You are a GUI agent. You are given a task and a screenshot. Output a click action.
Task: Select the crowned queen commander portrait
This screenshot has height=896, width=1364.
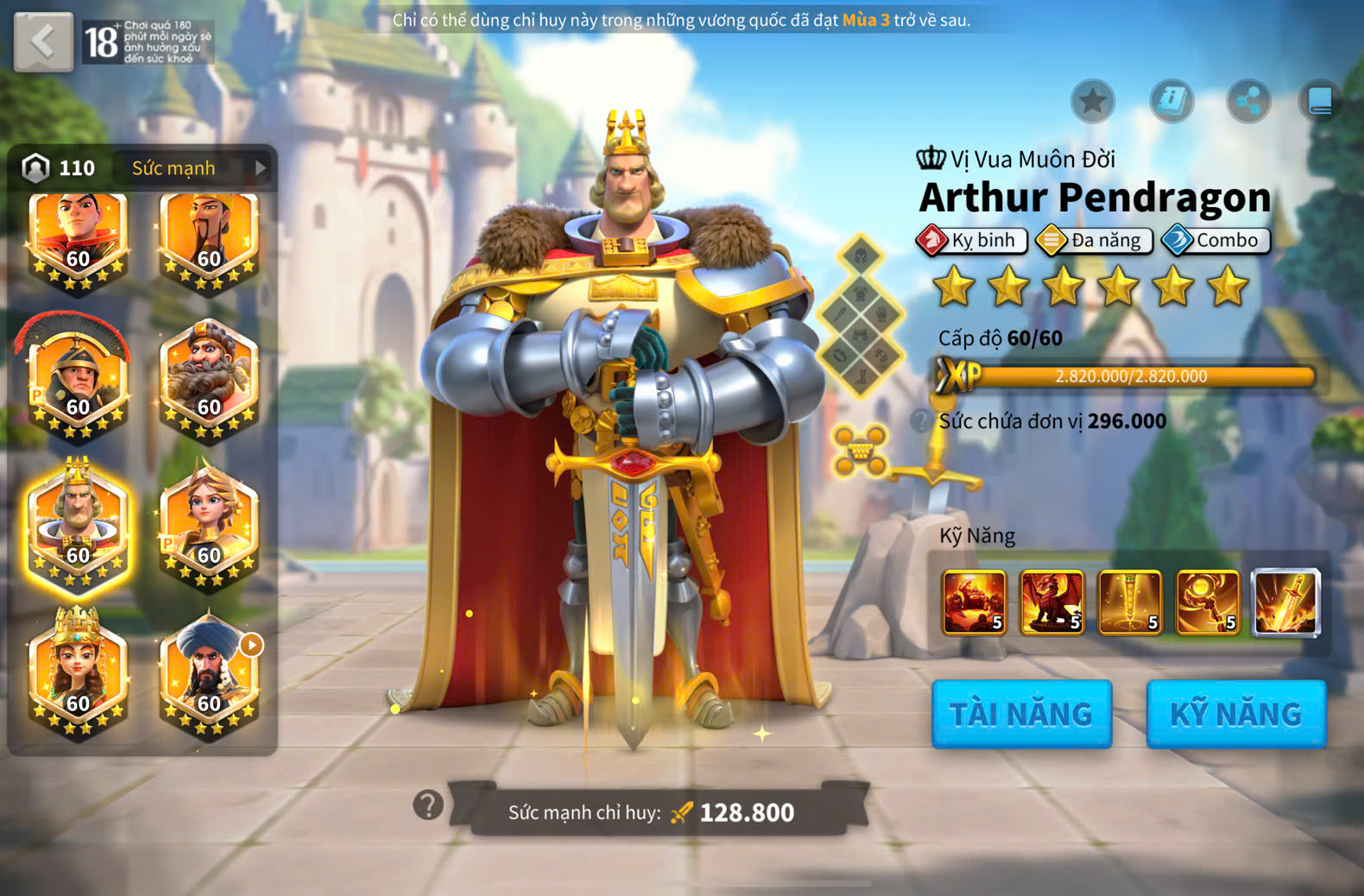pyautogui.click(x=78, y=673)
